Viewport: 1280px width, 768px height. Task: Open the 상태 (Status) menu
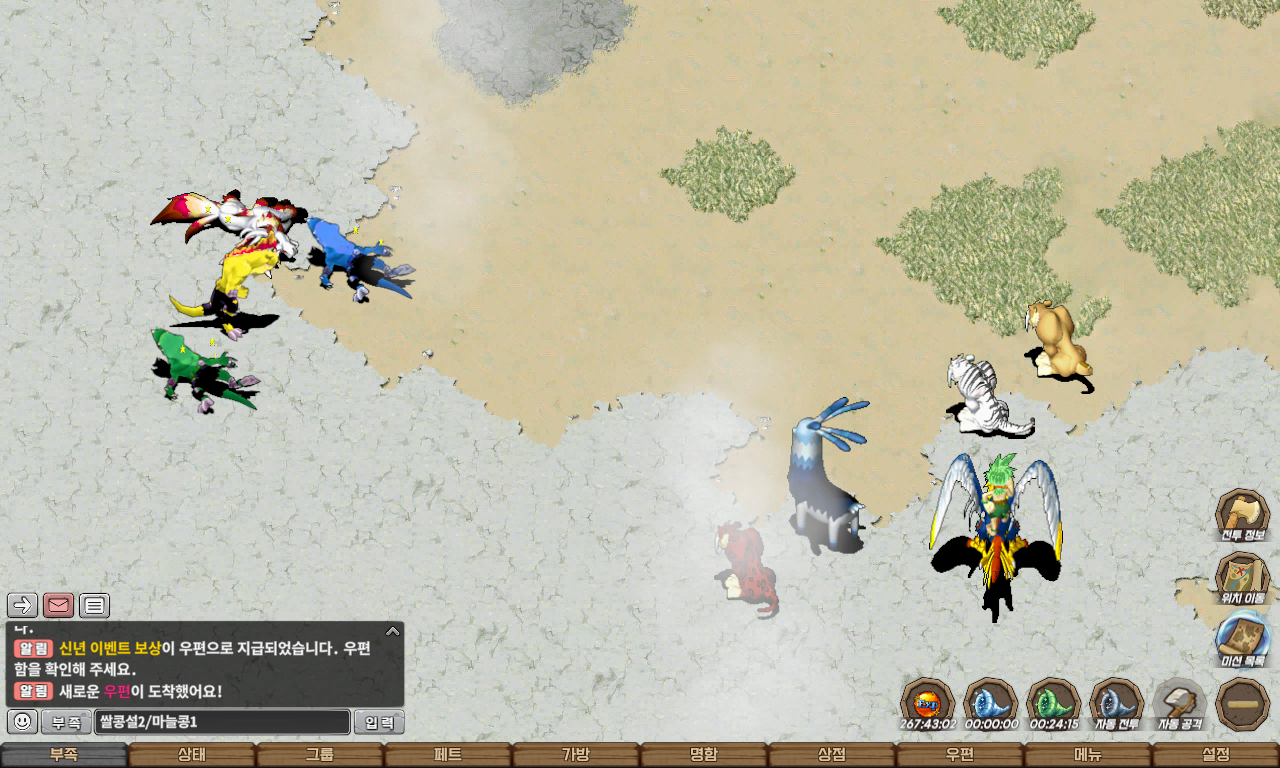coord(192,755)
